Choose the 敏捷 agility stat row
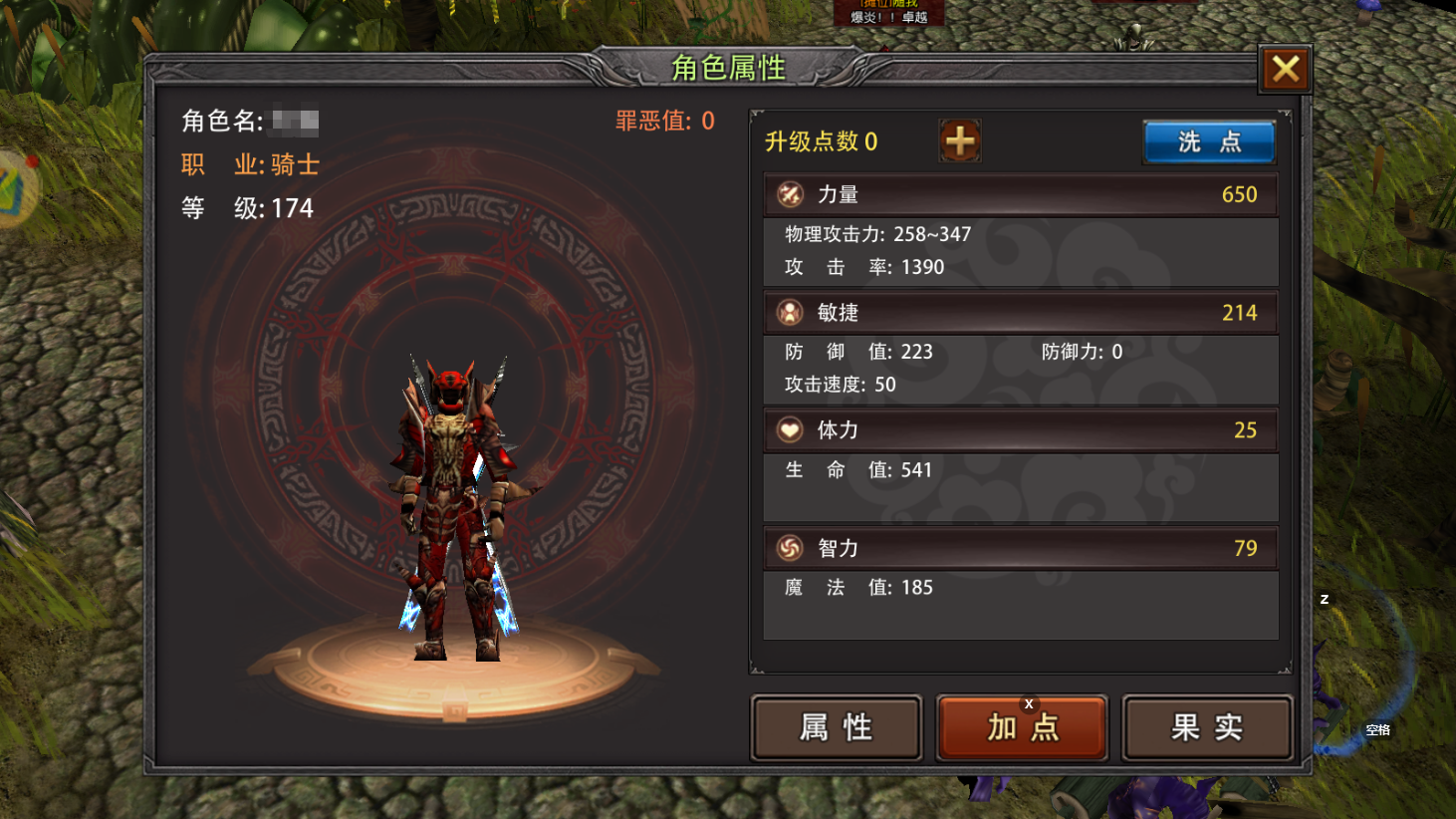 (x=1021, y=313)
